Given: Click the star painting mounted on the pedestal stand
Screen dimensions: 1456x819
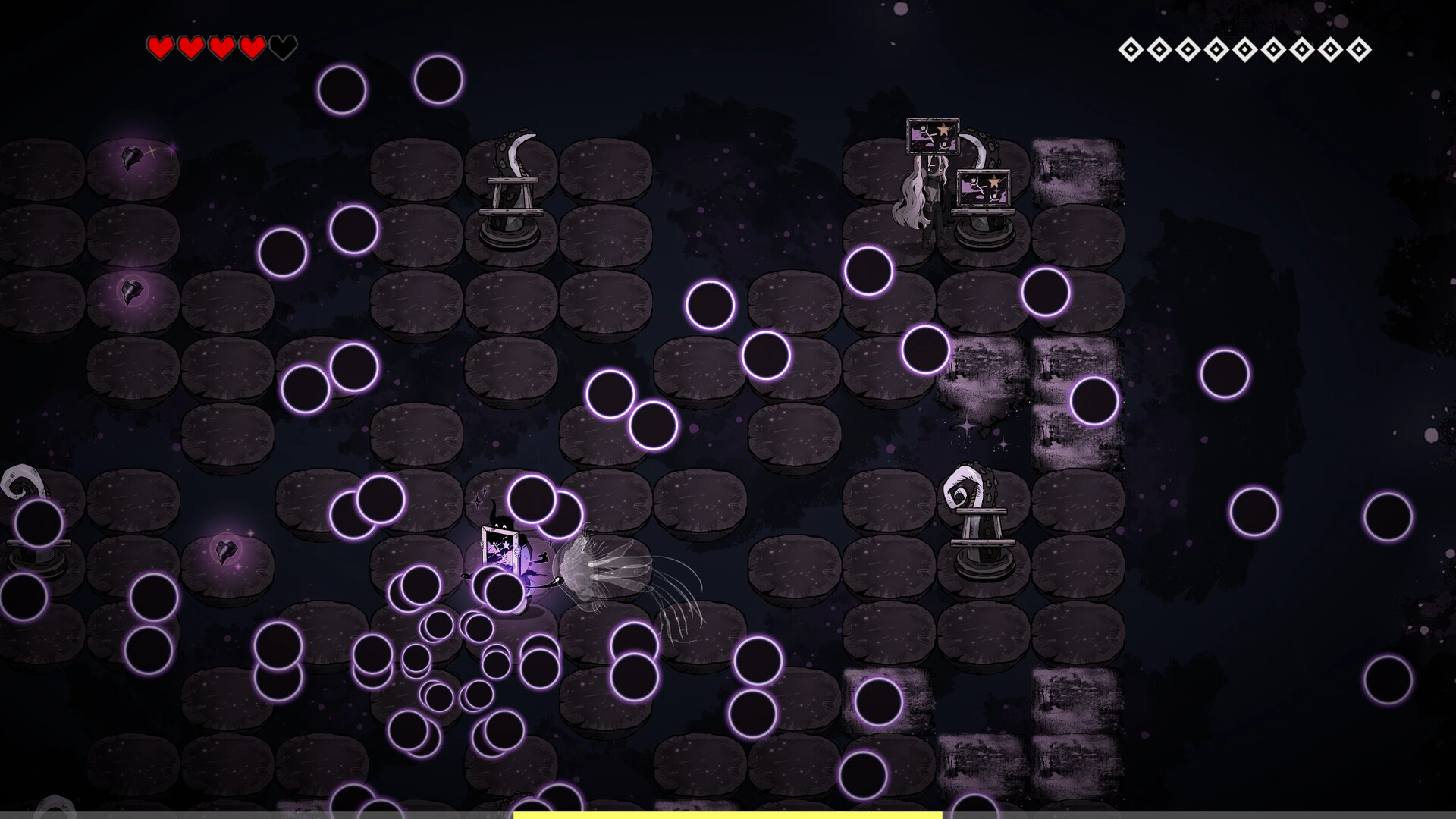Looking at the screenshot, I should (984, 188).
